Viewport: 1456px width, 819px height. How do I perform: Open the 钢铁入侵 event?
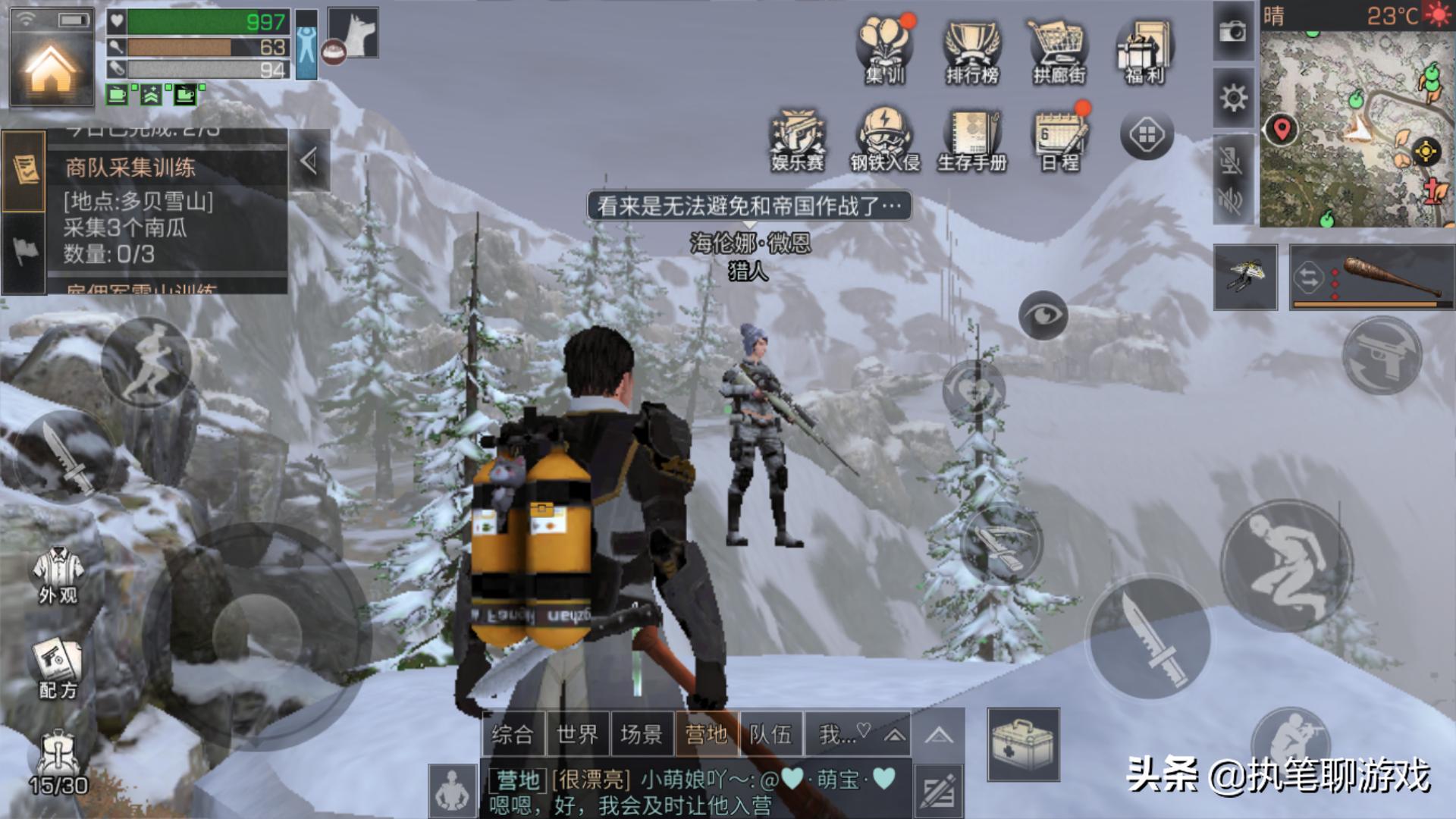885,140
